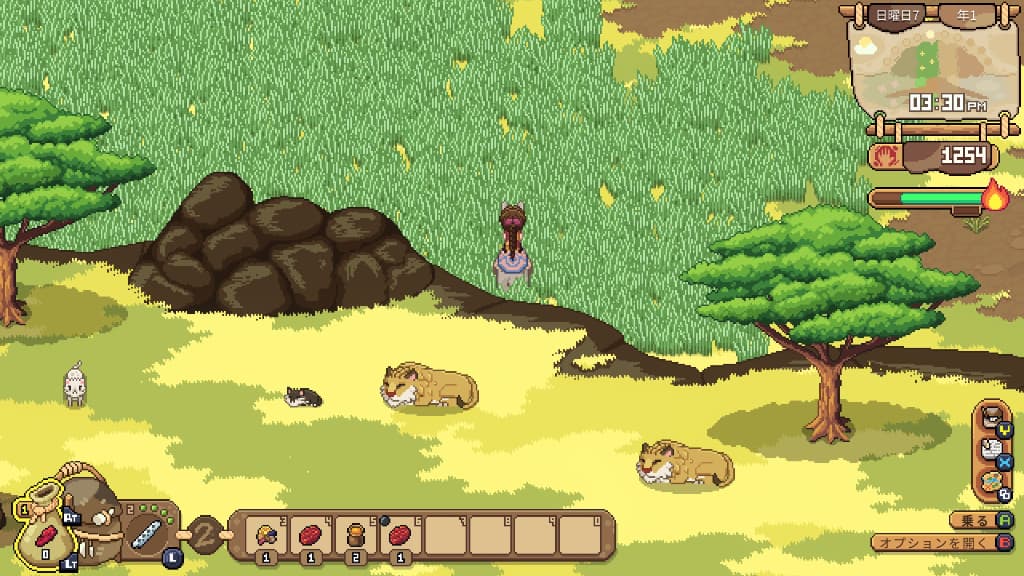Open the backpack inventory icon

coord(992,418)
